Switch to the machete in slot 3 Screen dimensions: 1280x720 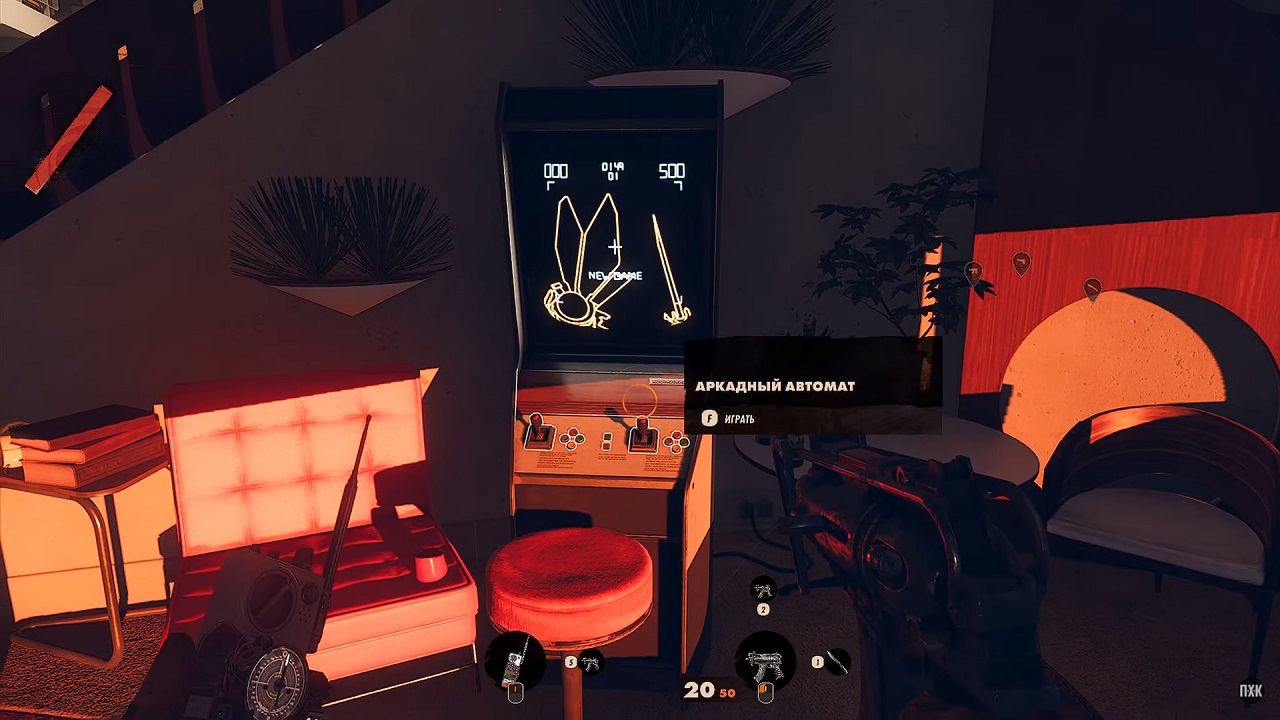click(838, 661)
